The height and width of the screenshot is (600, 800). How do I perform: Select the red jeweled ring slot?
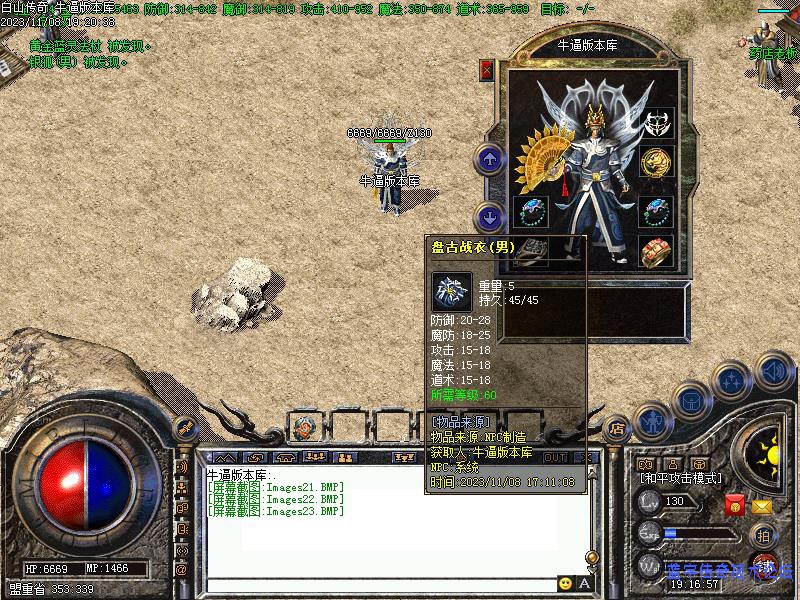656,250
